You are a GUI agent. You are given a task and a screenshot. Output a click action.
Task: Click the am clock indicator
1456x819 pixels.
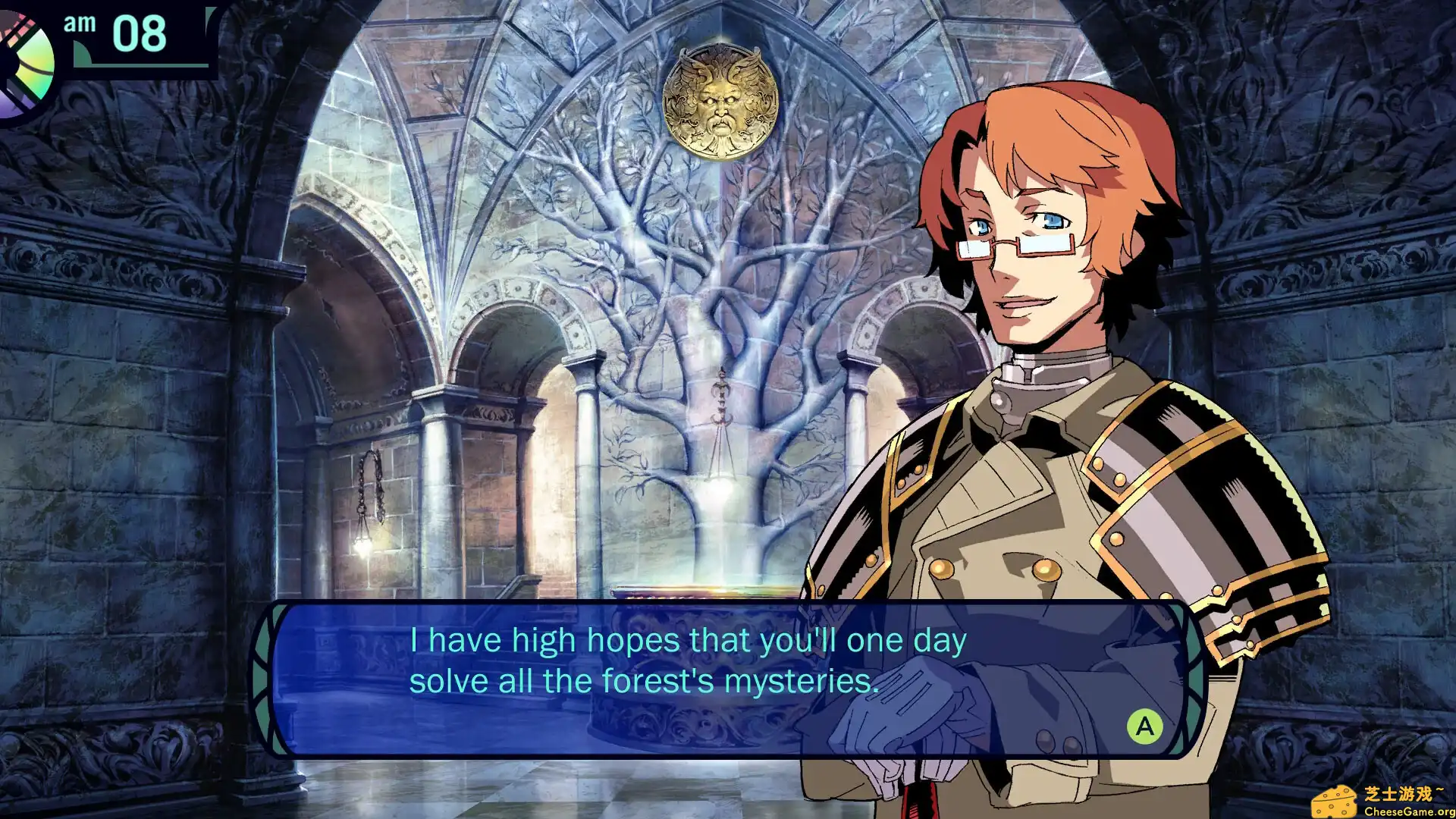tap(81, 25)
